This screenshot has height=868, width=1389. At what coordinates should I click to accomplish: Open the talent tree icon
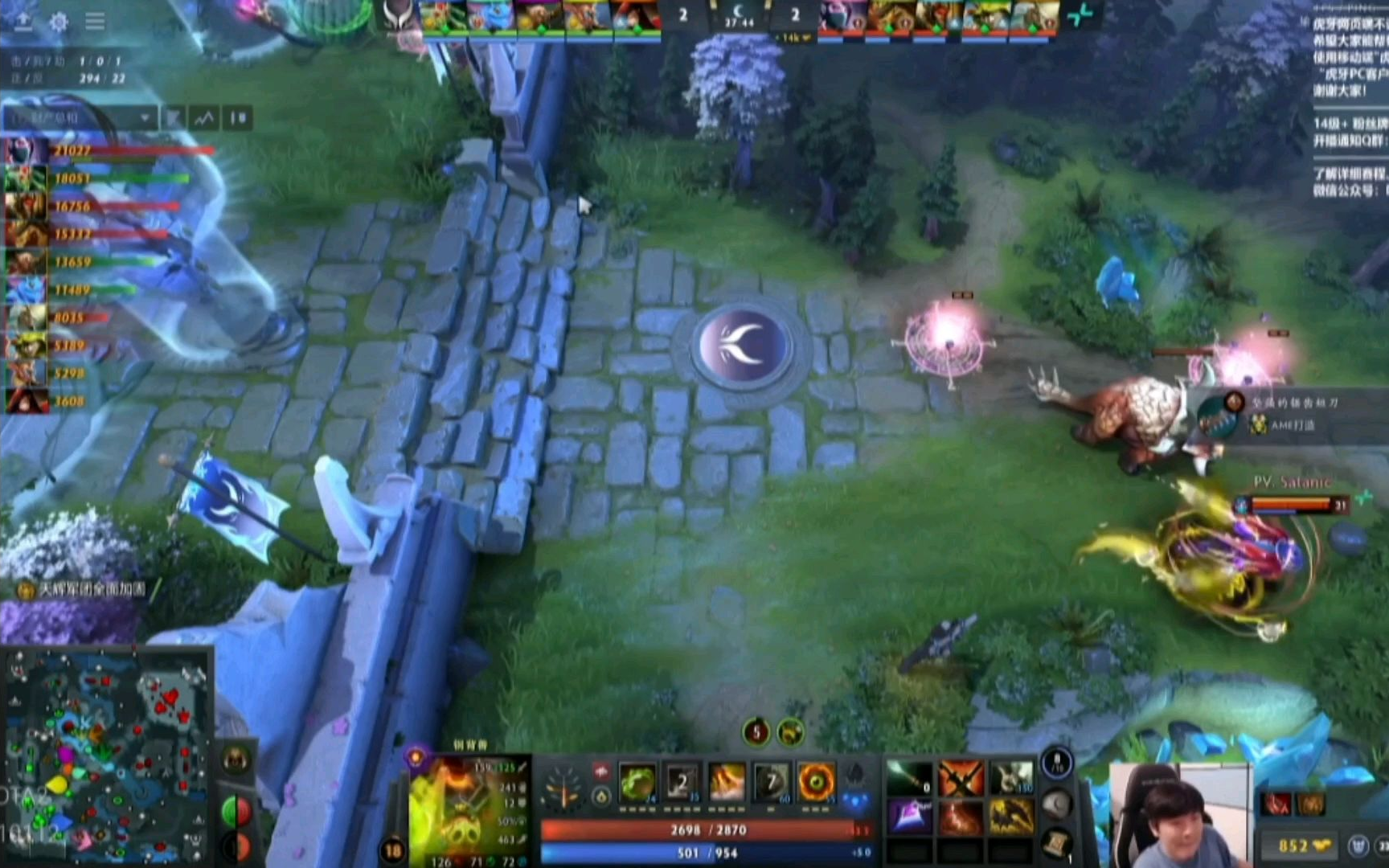tap(563, 786)
